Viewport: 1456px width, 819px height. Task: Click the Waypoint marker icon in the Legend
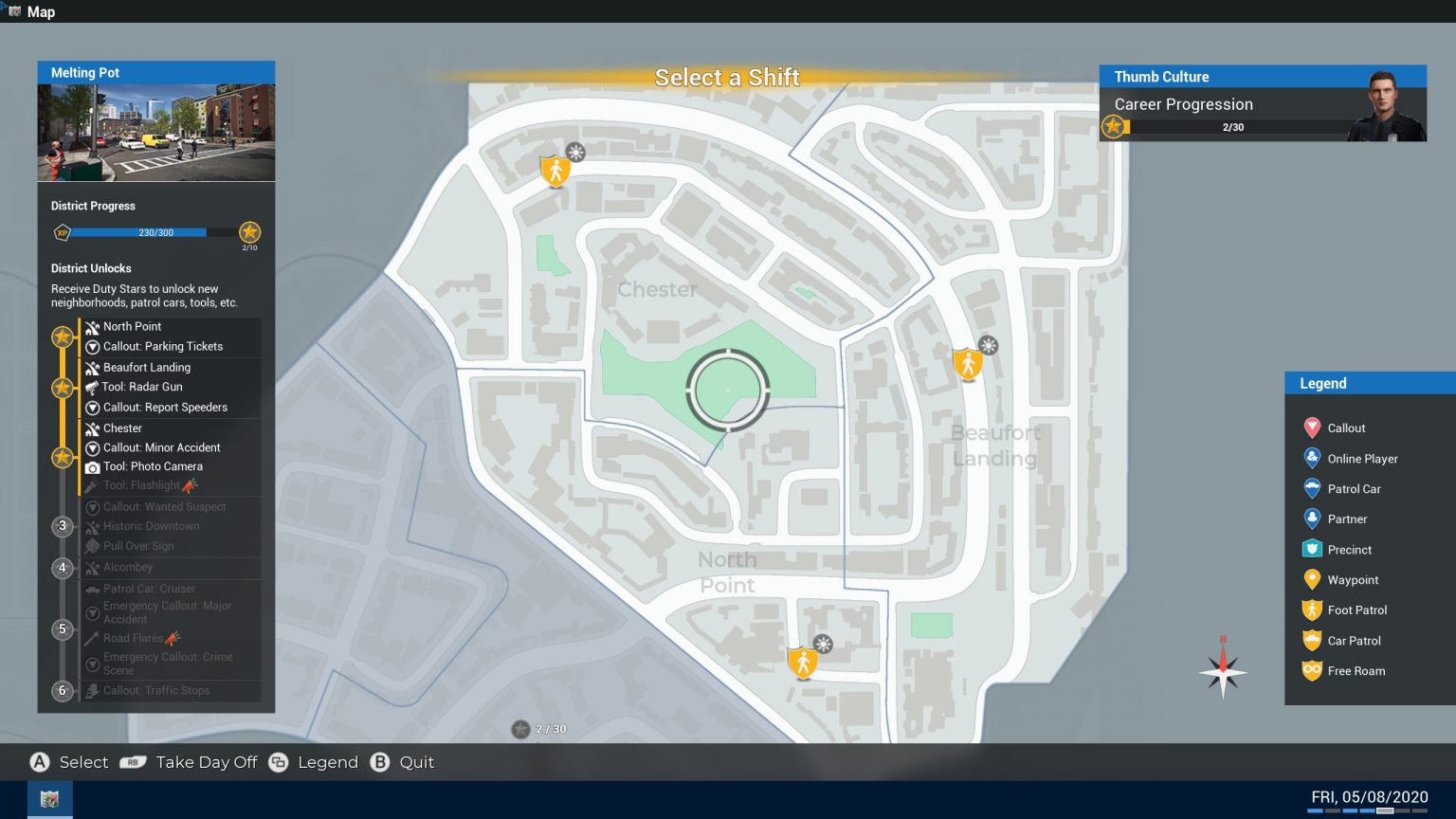coord(1312,579)
